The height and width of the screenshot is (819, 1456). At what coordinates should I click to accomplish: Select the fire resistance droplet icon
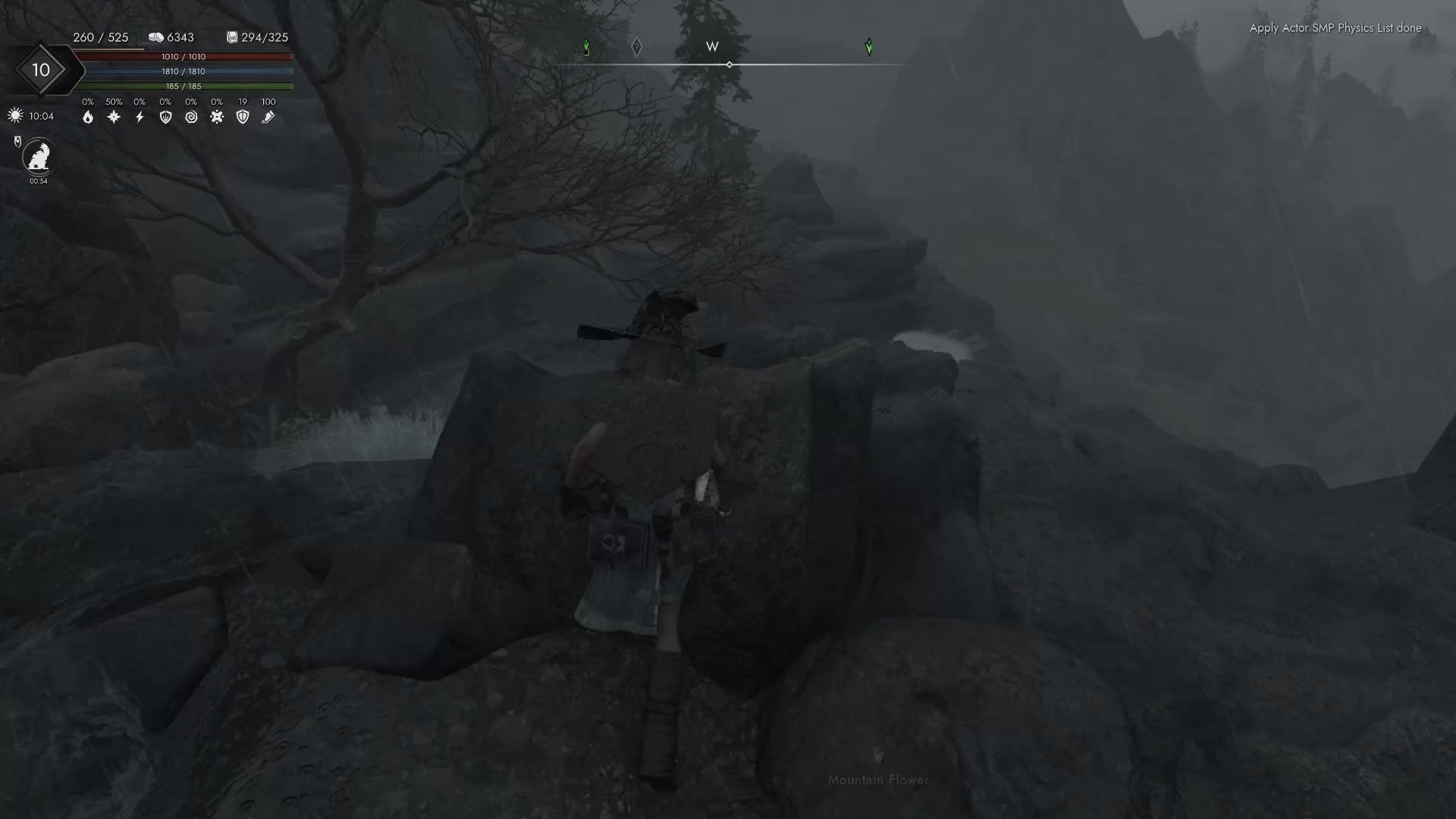point(88,117)
